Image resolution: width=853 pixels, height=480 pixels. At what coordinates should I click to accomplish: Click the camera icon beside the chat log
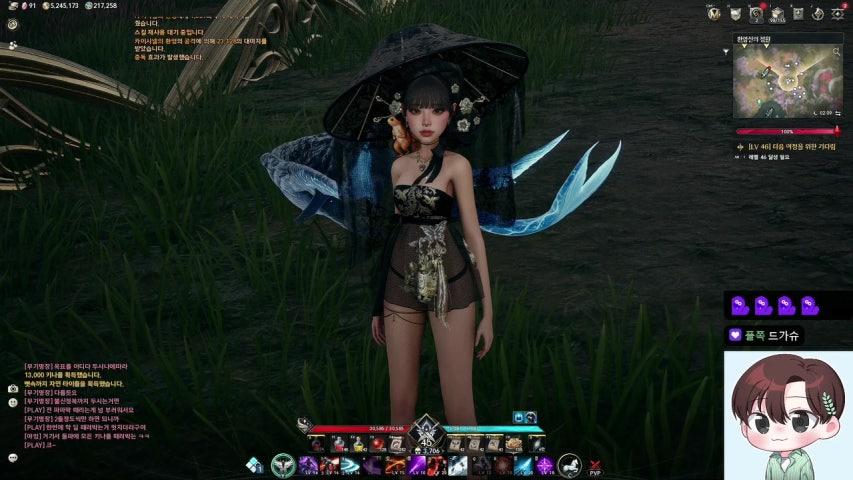[x=13, y=388]
